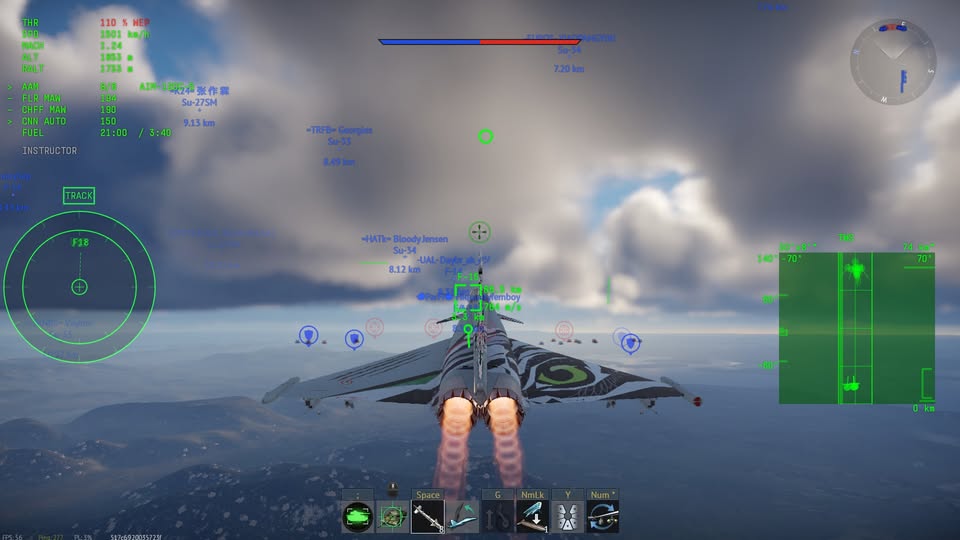The width and height of the screenshot is (960, 540).
Task: Open the green radar display panel
Action: click(x=857, y=328)
